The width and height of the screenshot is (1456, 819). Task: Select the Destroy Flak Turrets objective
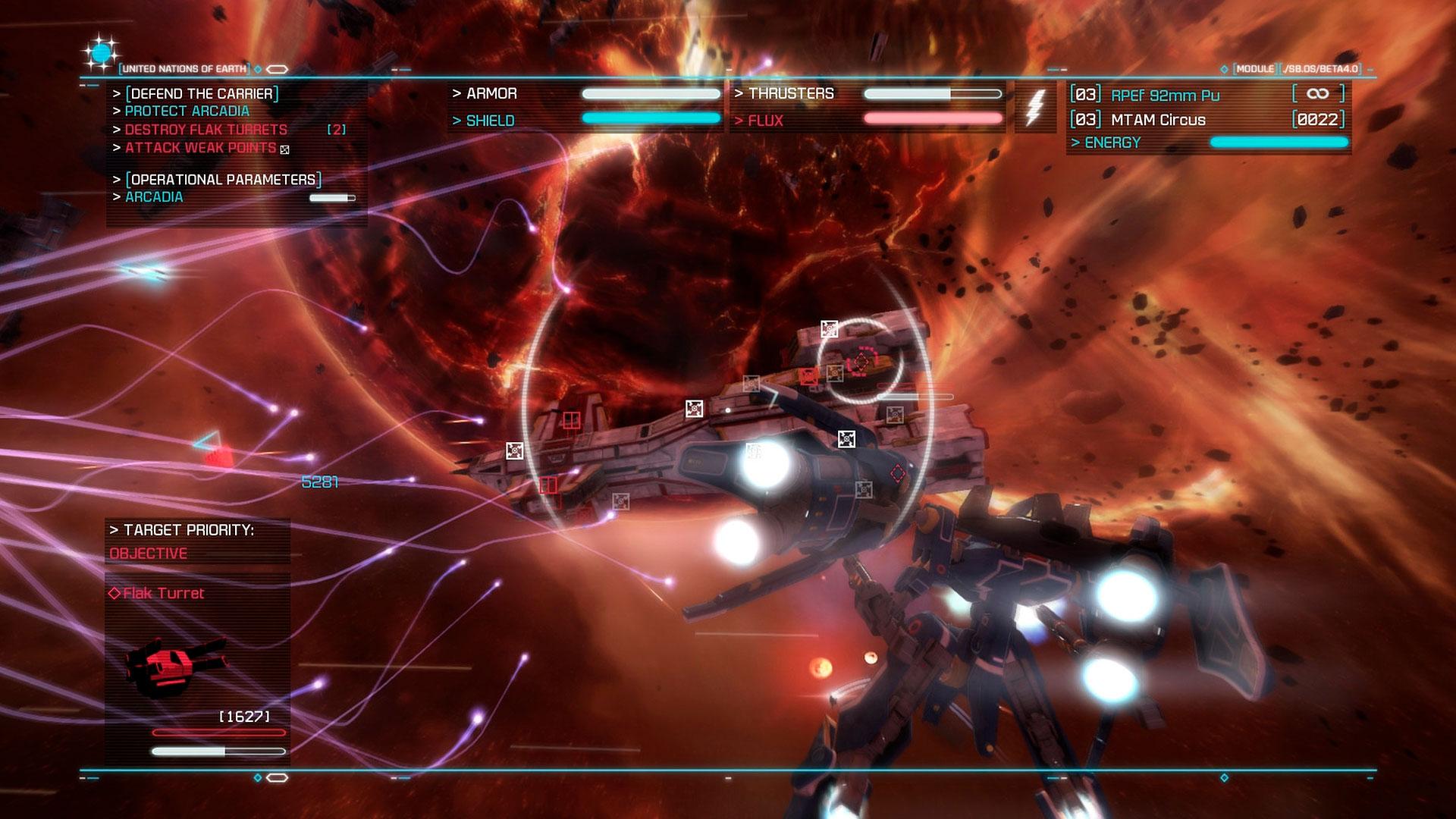point(206,130)
